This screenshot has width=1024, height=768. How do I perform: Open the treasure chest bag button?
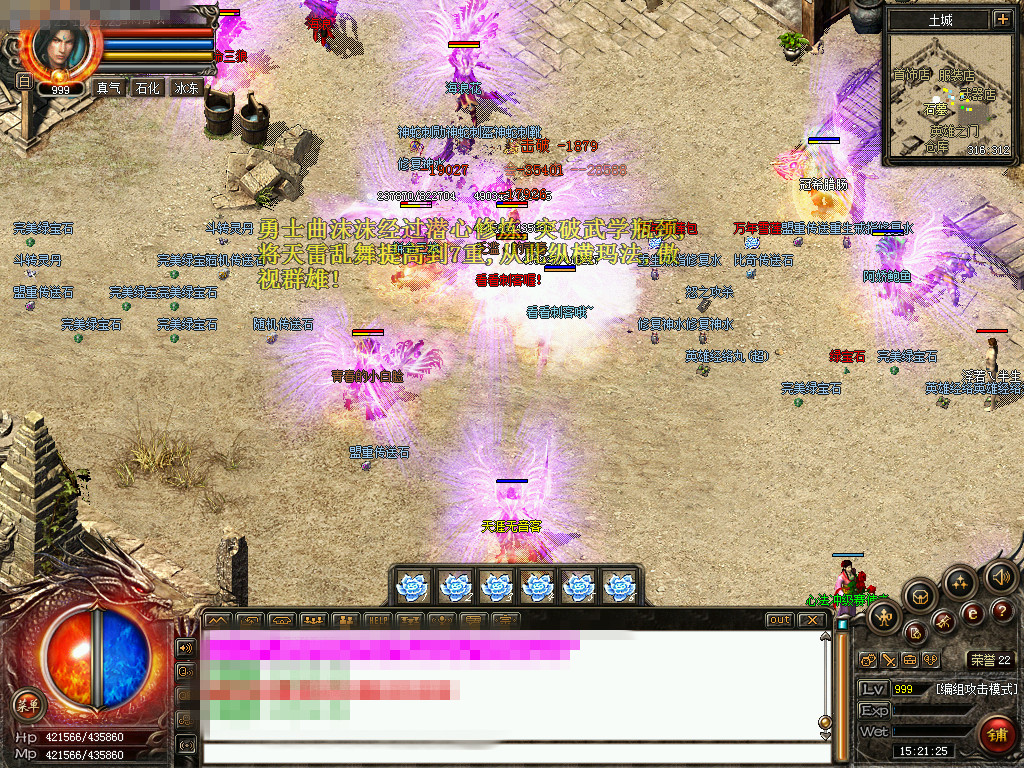point(921,596)
